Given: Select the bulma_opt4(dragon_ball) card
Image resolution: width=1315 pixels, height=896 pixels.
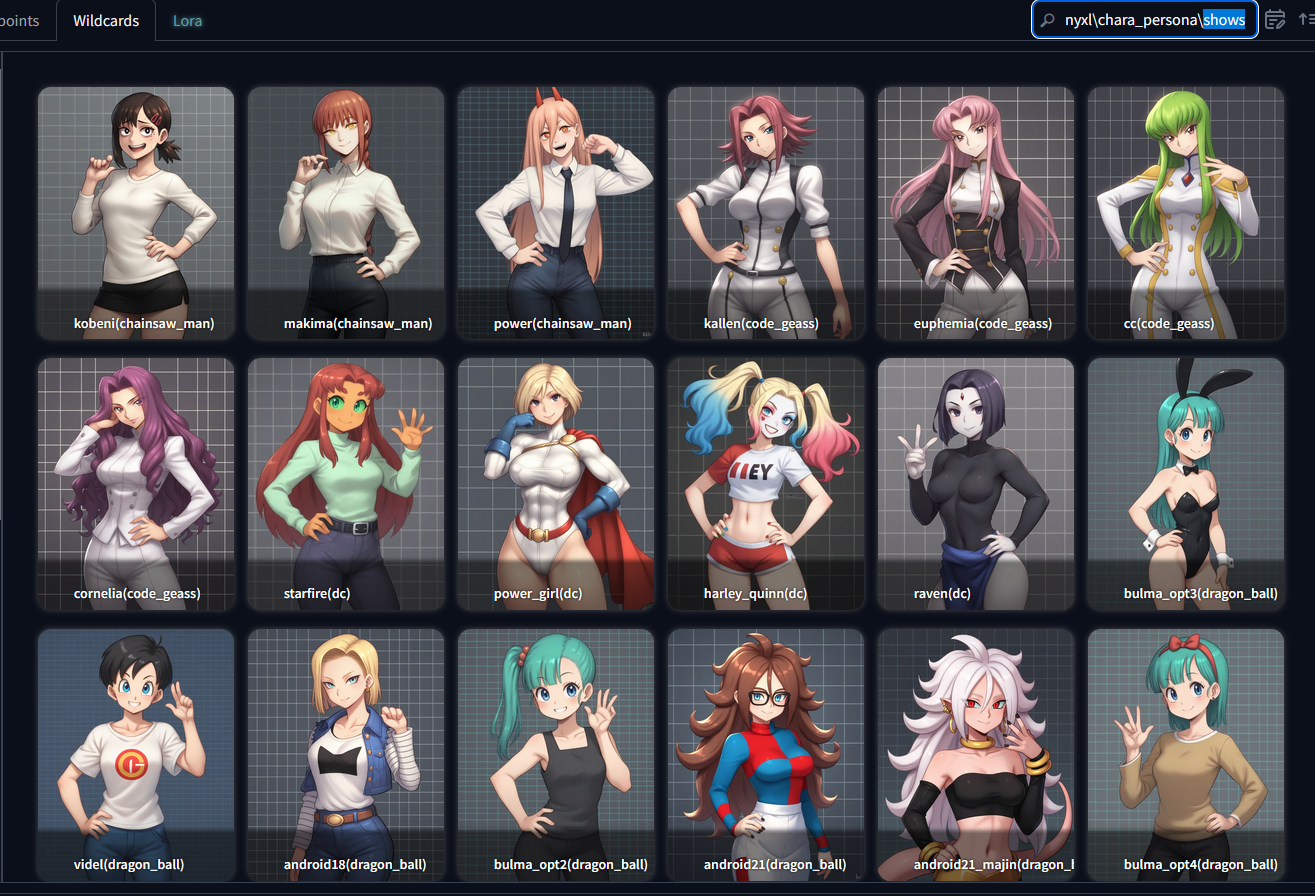Looking at the screenshot, I should 1186,754.
